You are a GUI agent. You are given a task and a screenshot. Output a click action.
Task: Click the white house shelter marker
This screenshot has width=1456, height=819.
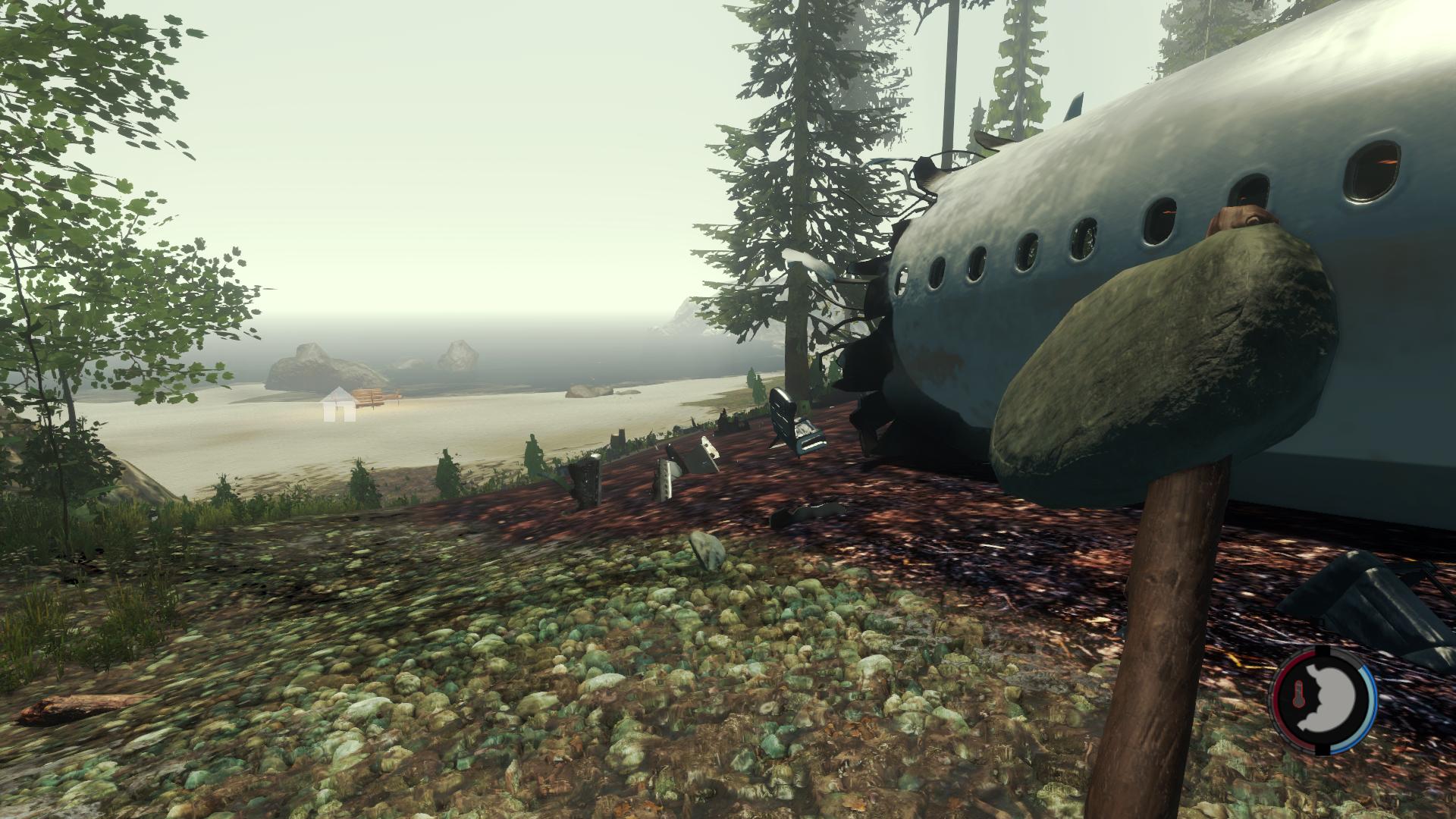click(x=338, y=404)
